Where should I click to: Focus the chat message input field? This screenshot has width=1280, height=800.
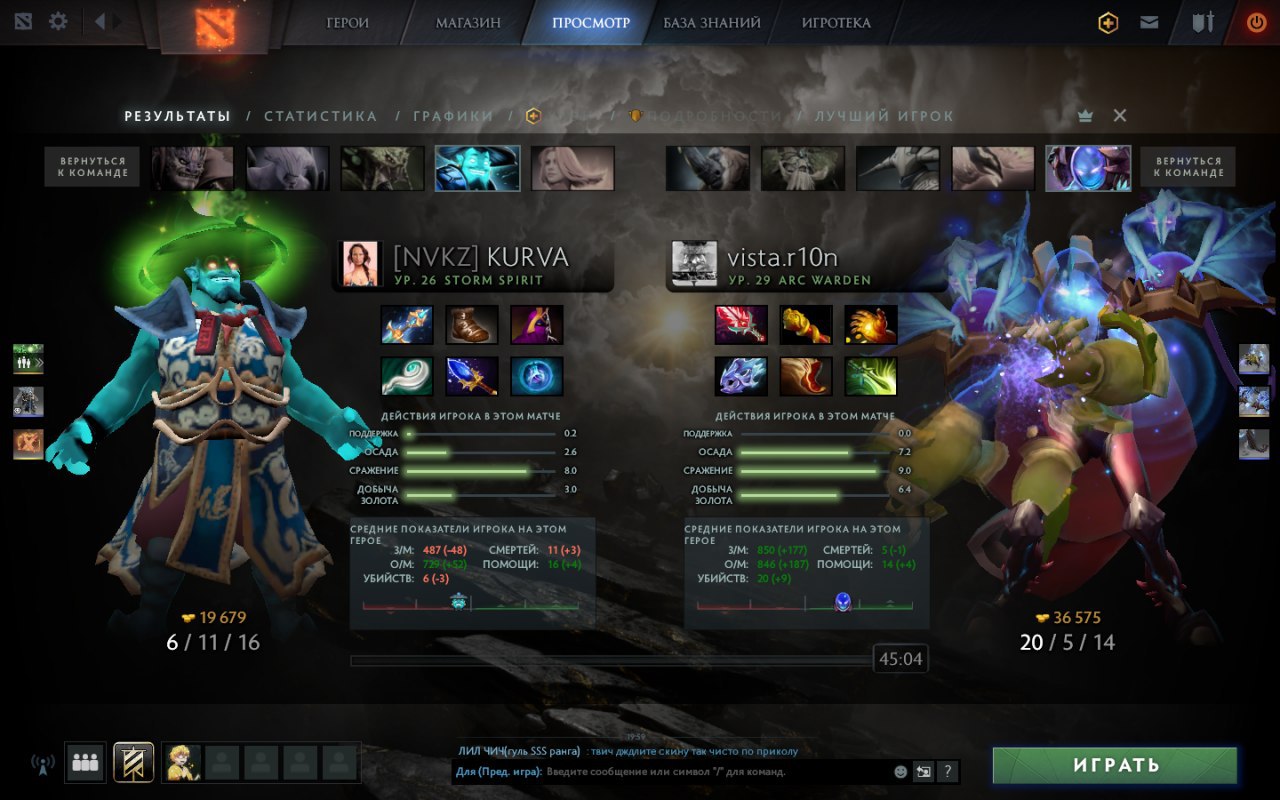(x=715, y=772)
